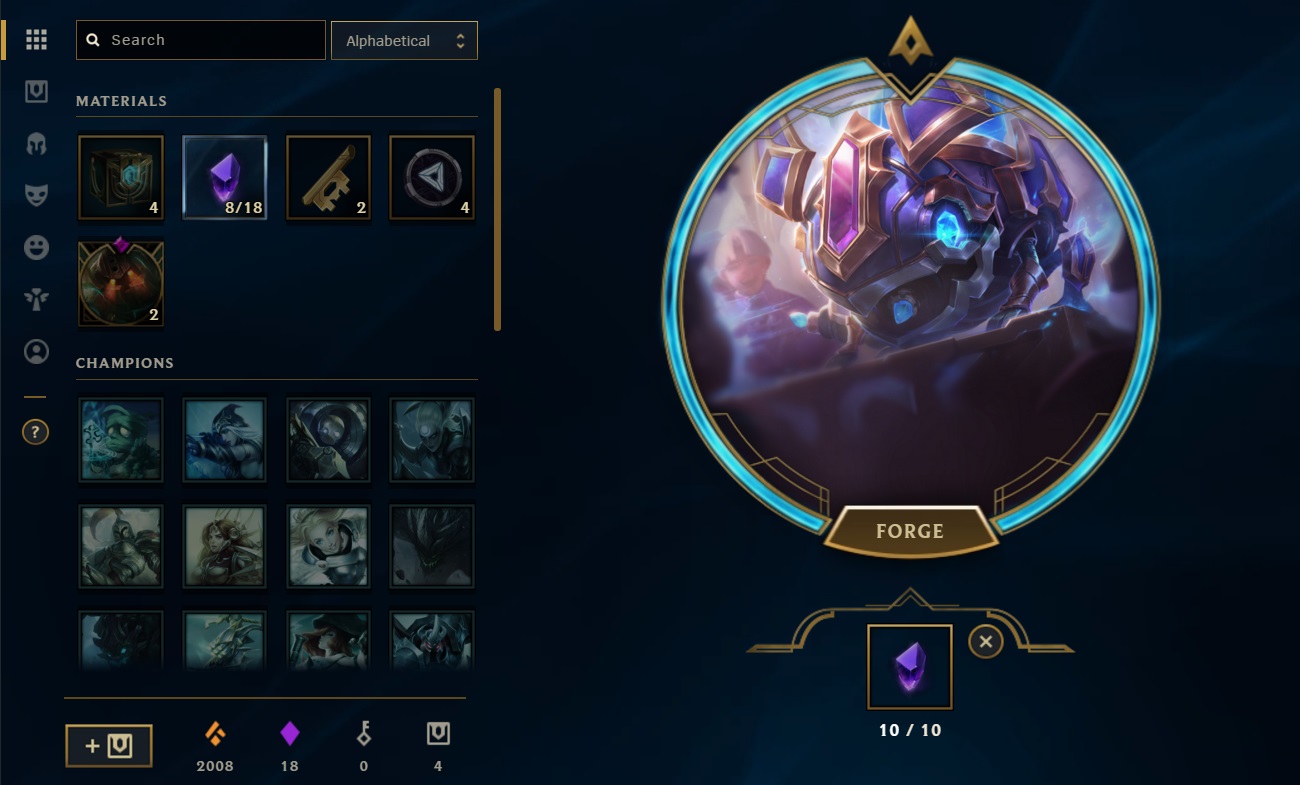
Task: Deselect the mythic essence from forge slot
Action: pos(985,642)
